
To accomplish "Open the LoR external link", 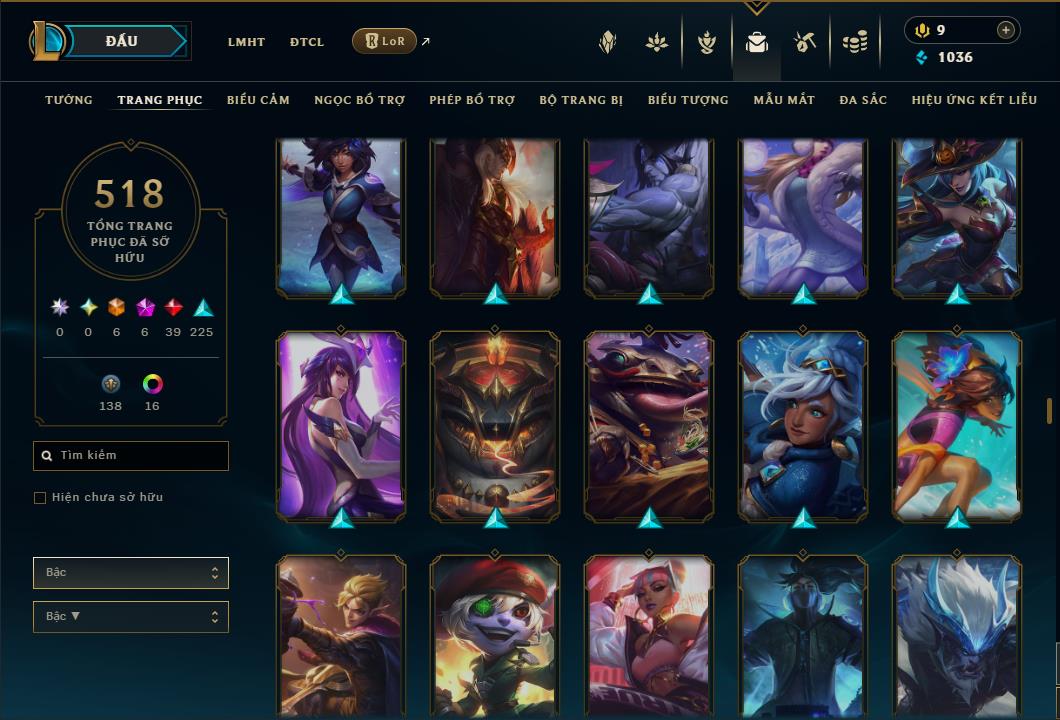I will point(385,41).
